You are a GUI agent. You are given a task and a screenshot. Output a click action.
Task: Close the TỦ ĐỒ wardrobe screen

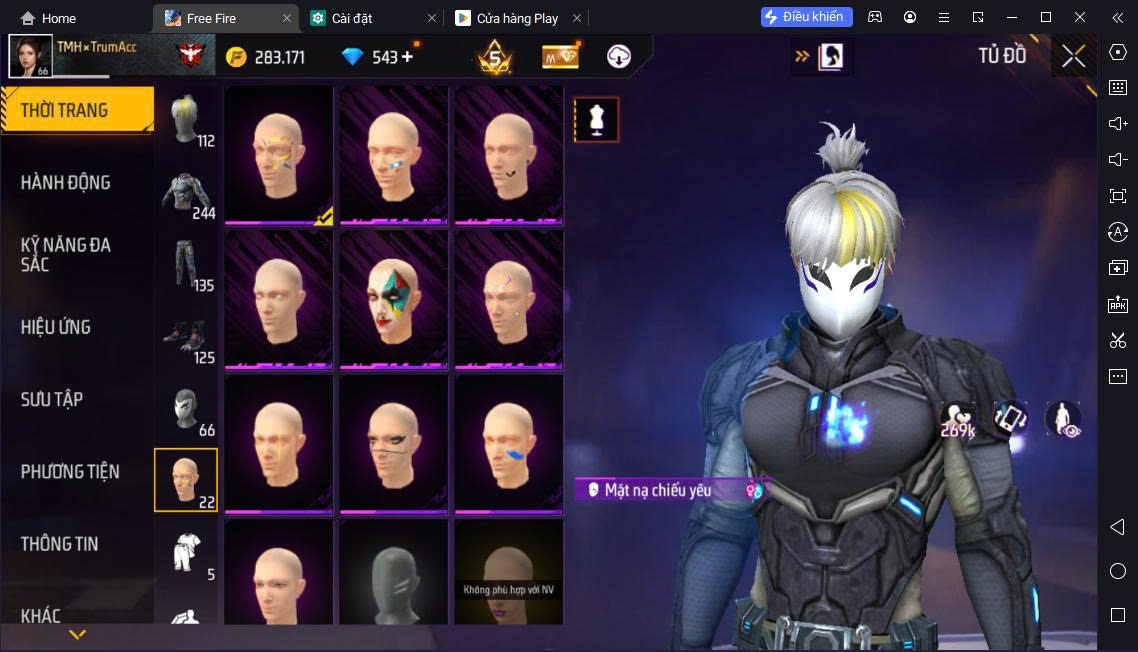pos(1073,57)
